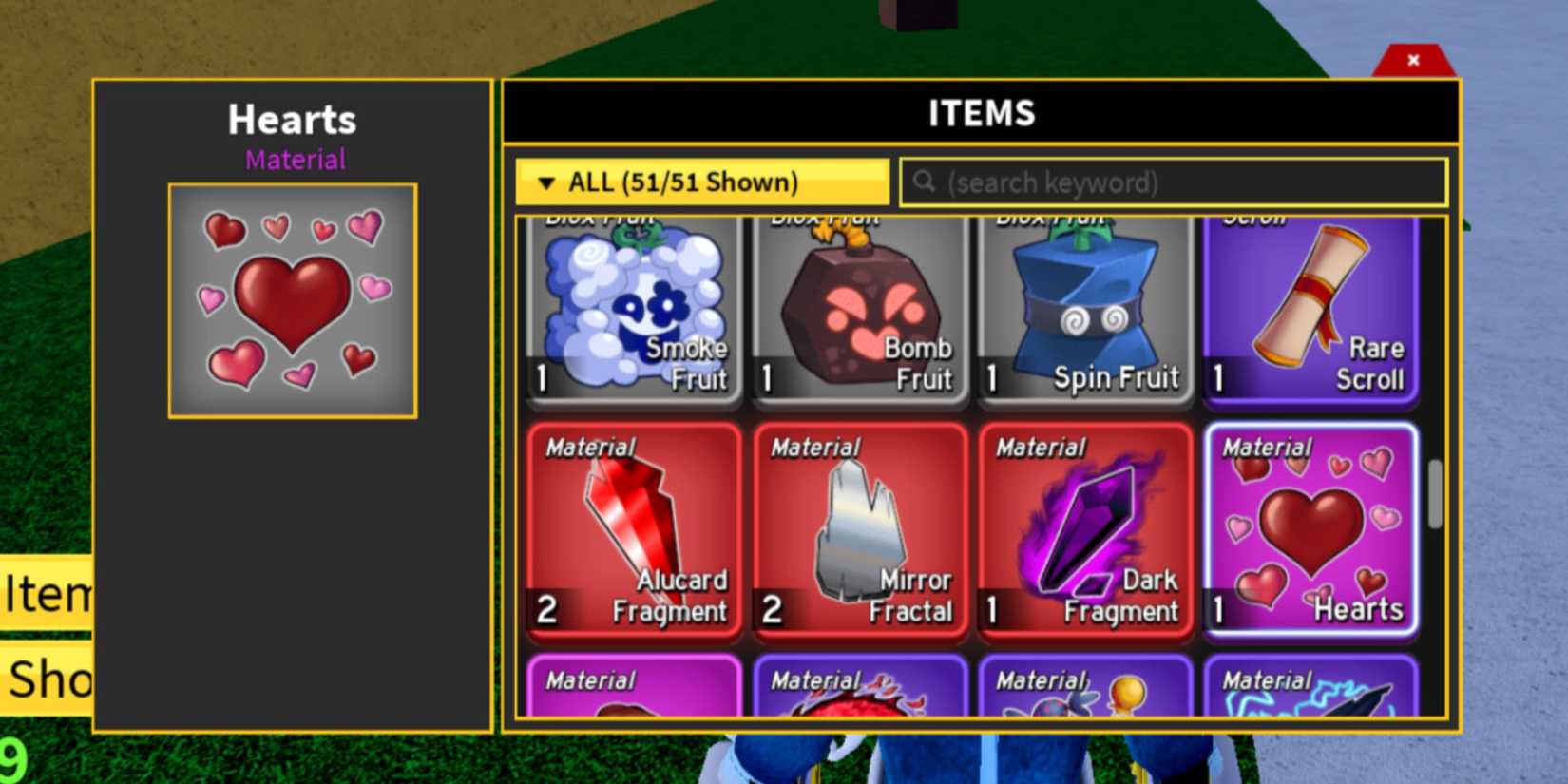Click the Hearts item in the grid
Screen dimensions: 1568x784
pyautogui.click(x=1310, y=532)
